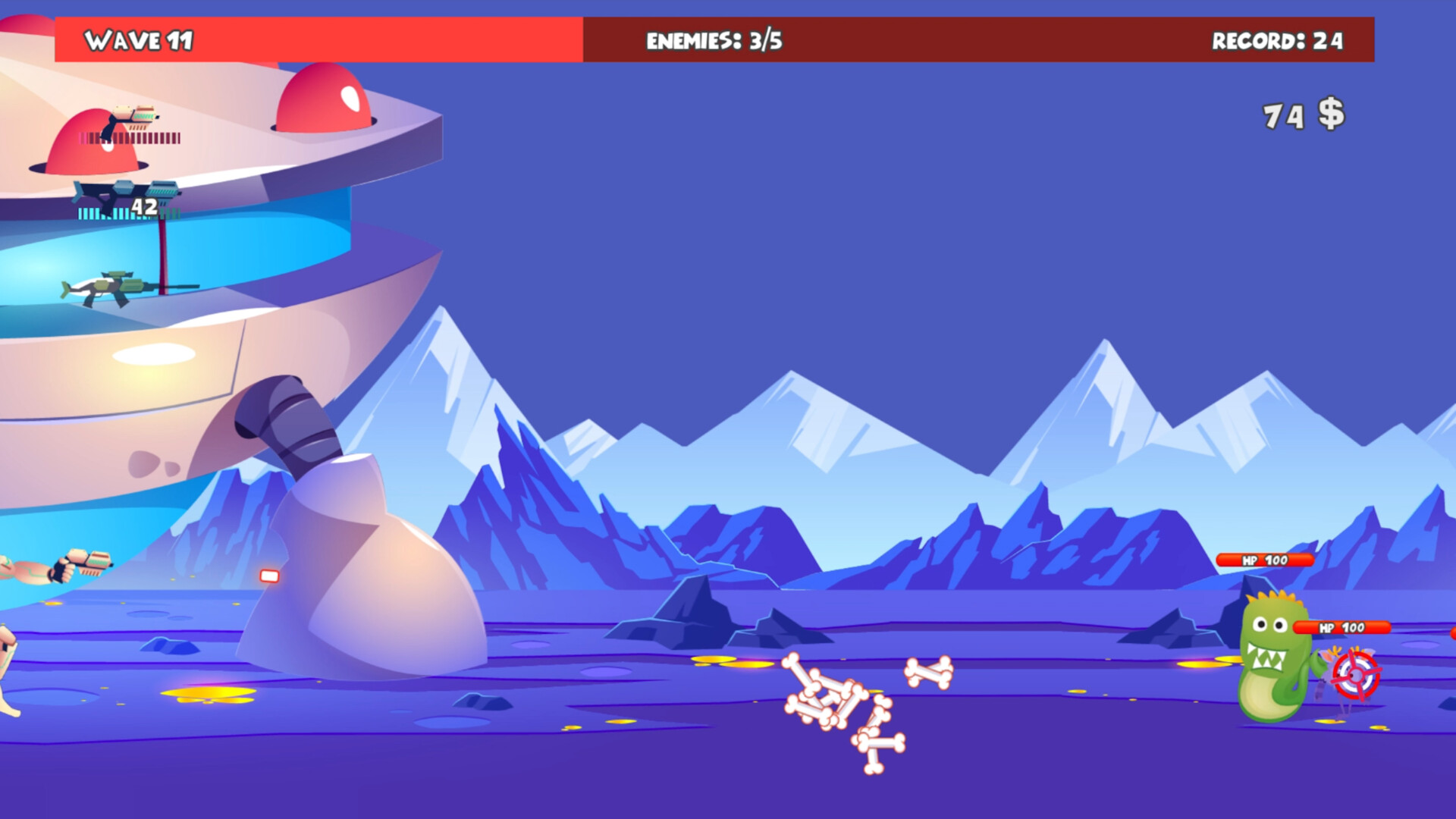This screenshot has height=819, width=1456.
Task: Select the WAVE 11 header tab
Action: (x=140, y=39)
